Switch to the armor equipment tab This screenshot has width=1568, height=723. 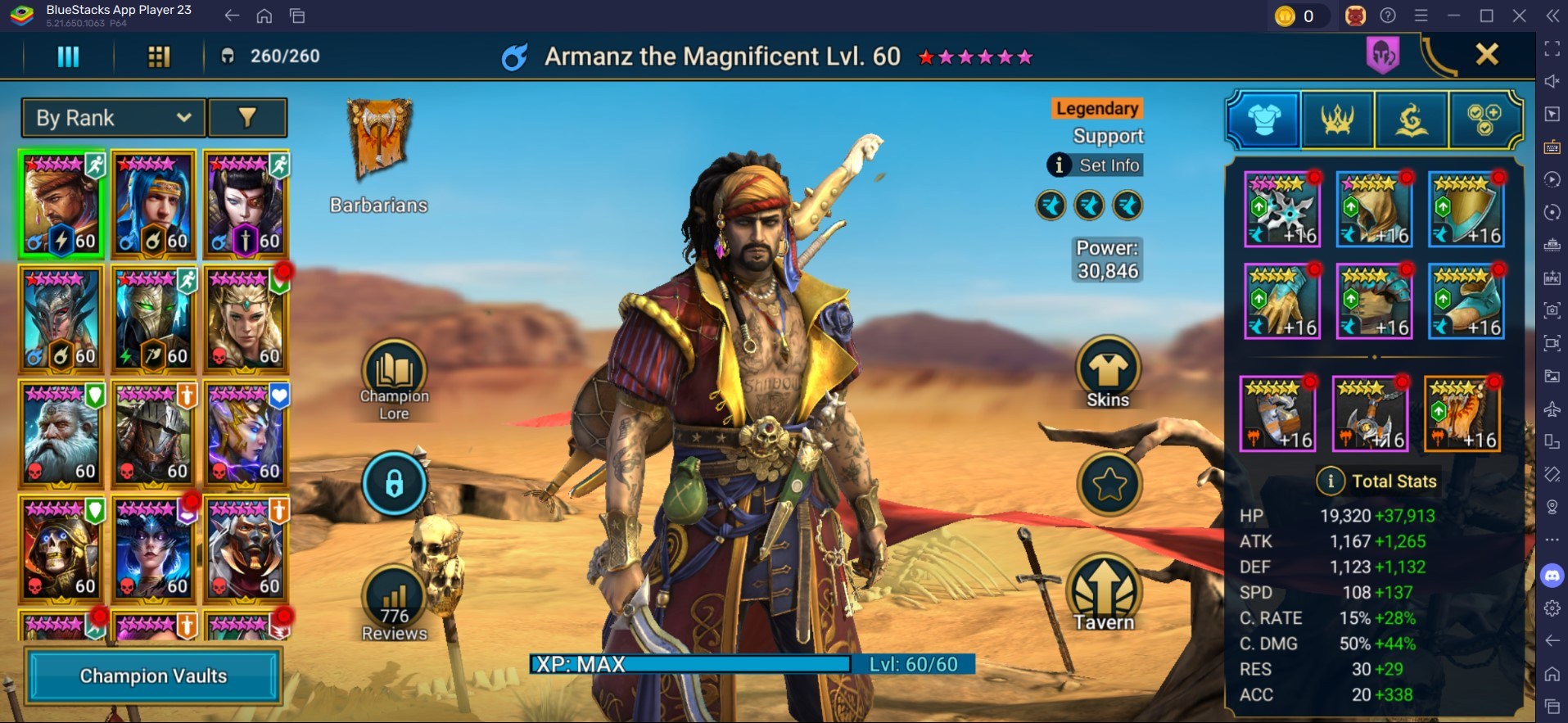click(1263, 120)
